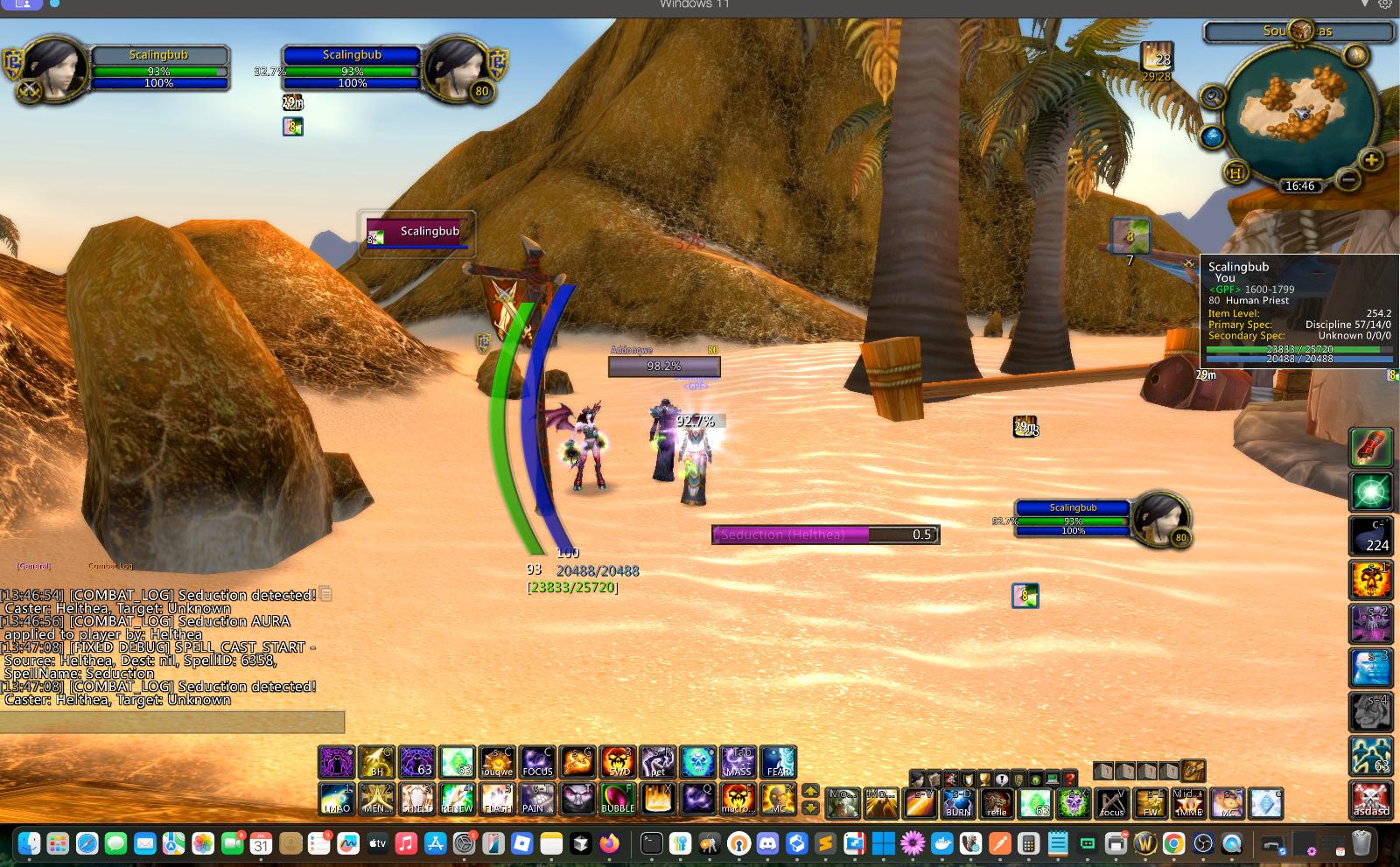Page the action bar up with the arrow
The image size is (1400, 867).
tap(810, 790)
